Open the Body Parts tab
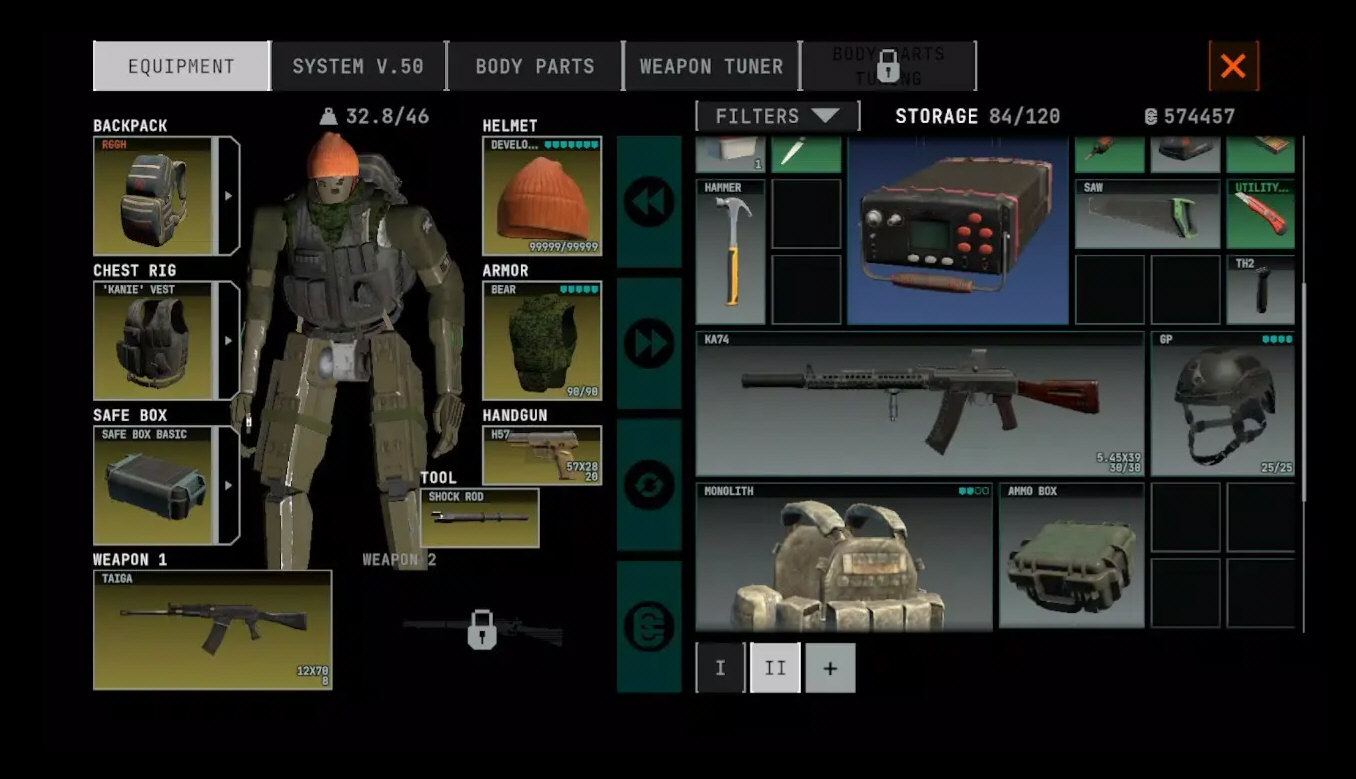 pyautogui.click(x=534, y=67)
